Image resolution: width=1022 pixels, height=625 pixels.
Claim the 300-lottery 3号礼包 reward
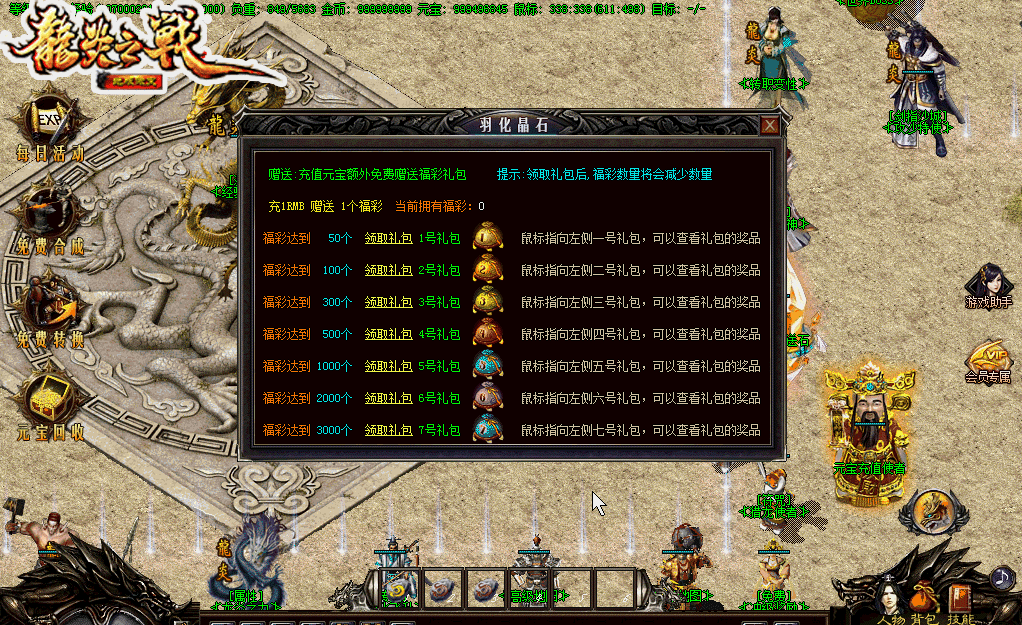click(388, 303)
